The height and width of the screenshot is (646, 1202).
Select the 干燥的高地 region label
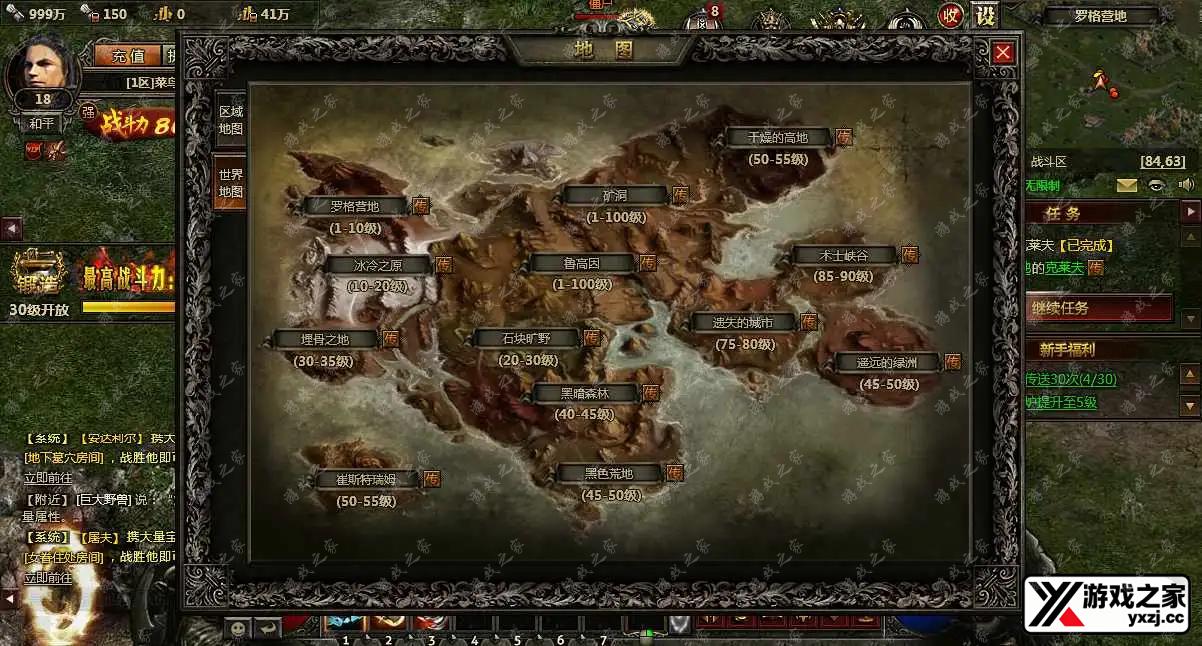(778, 137)
